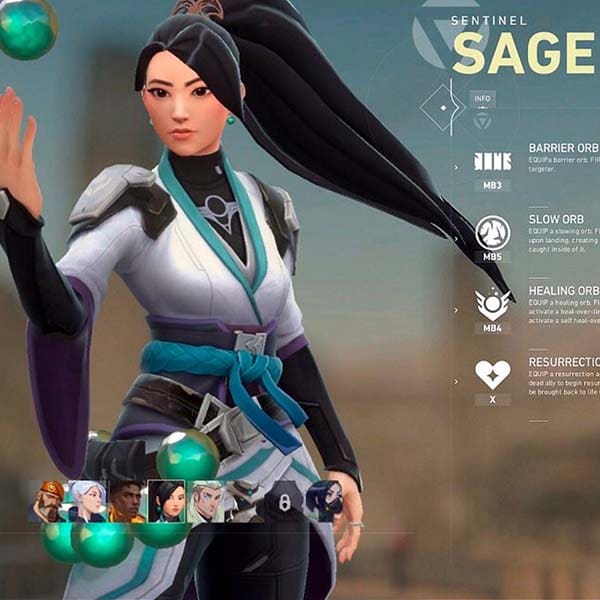Image resolution: width=600 pixels, height=600 pixels.
Task: Show the Resurrection ultimate heart icon
Action: click(492, 375)
